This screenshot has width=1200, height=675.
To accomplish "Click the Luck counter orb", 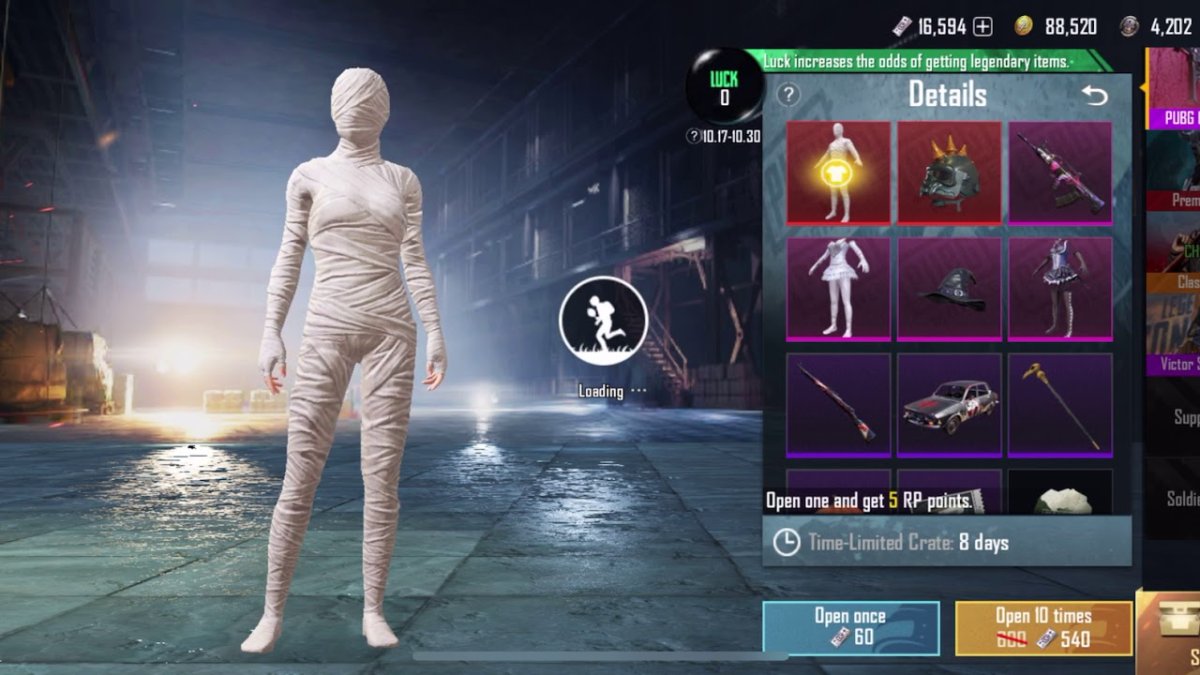I will 724,88.
